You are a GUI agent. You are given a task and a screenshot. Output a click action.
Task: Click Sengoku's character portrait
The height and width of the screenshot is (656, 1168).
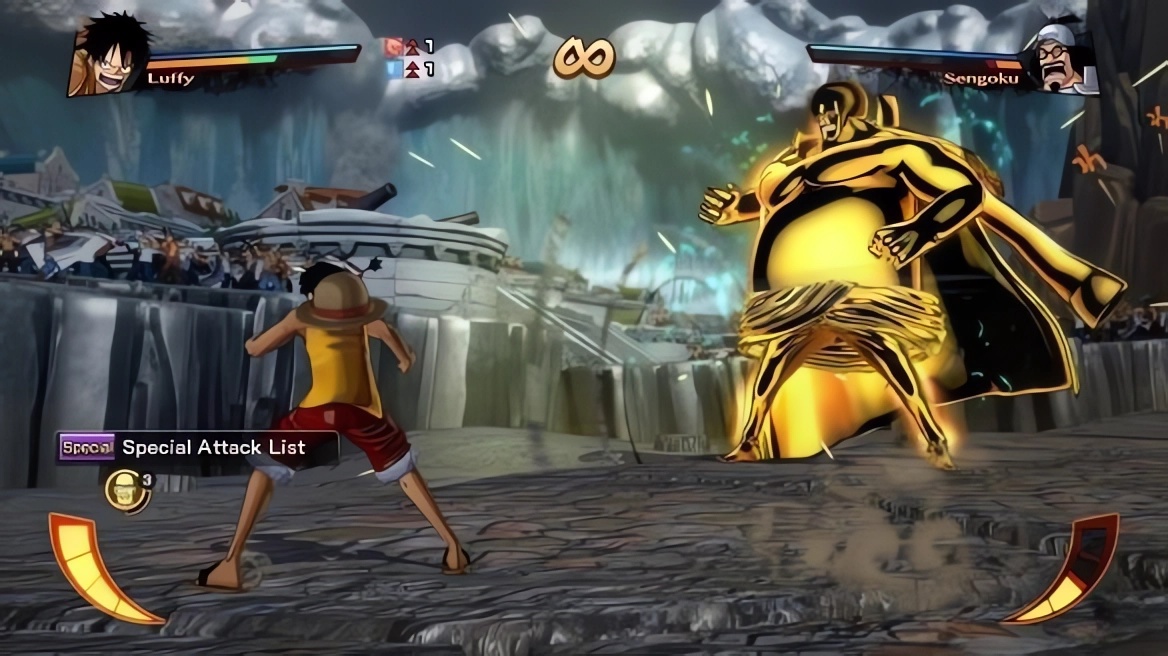1062,59
